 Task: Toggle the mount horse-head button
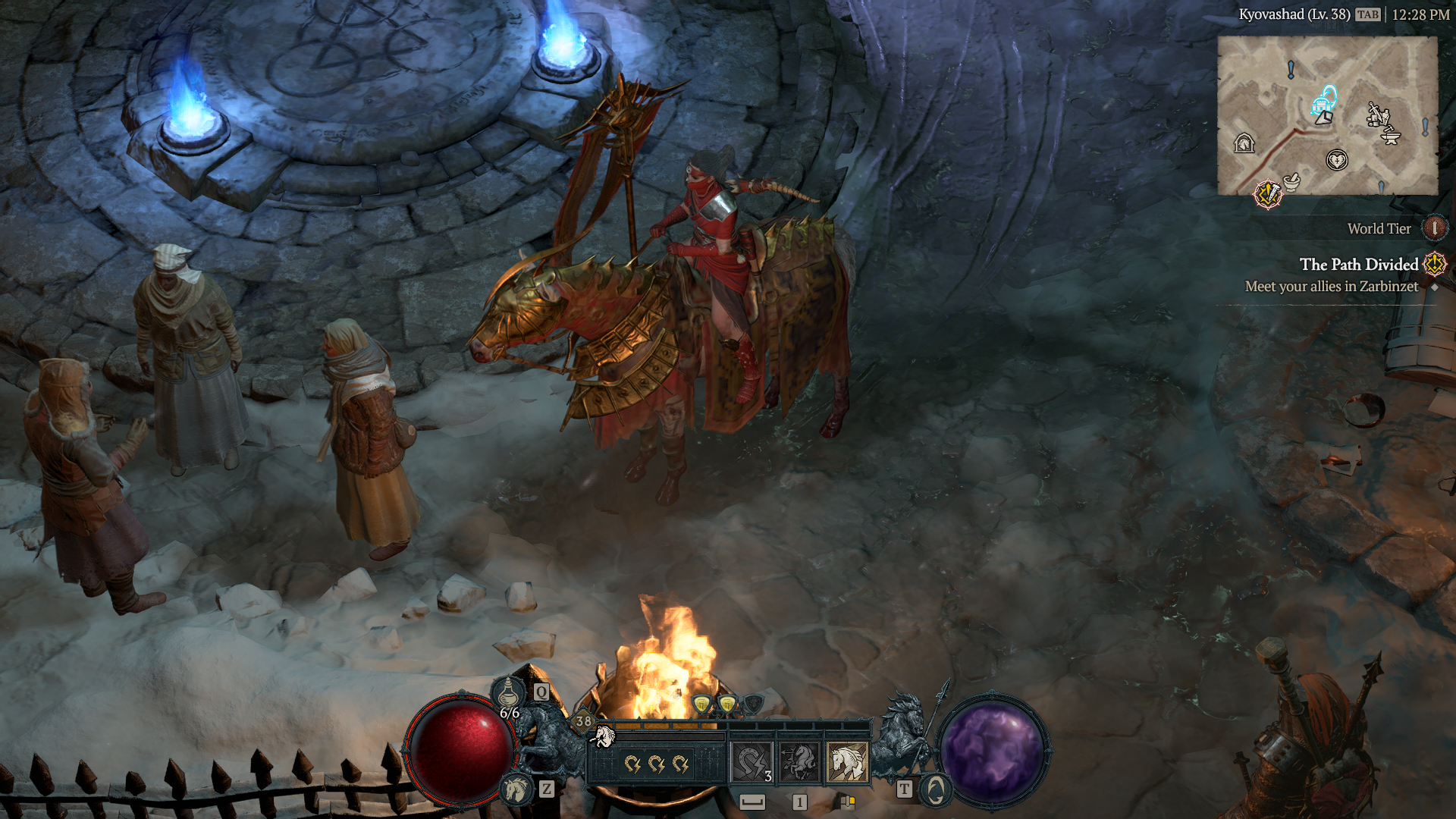click(517, 789)
